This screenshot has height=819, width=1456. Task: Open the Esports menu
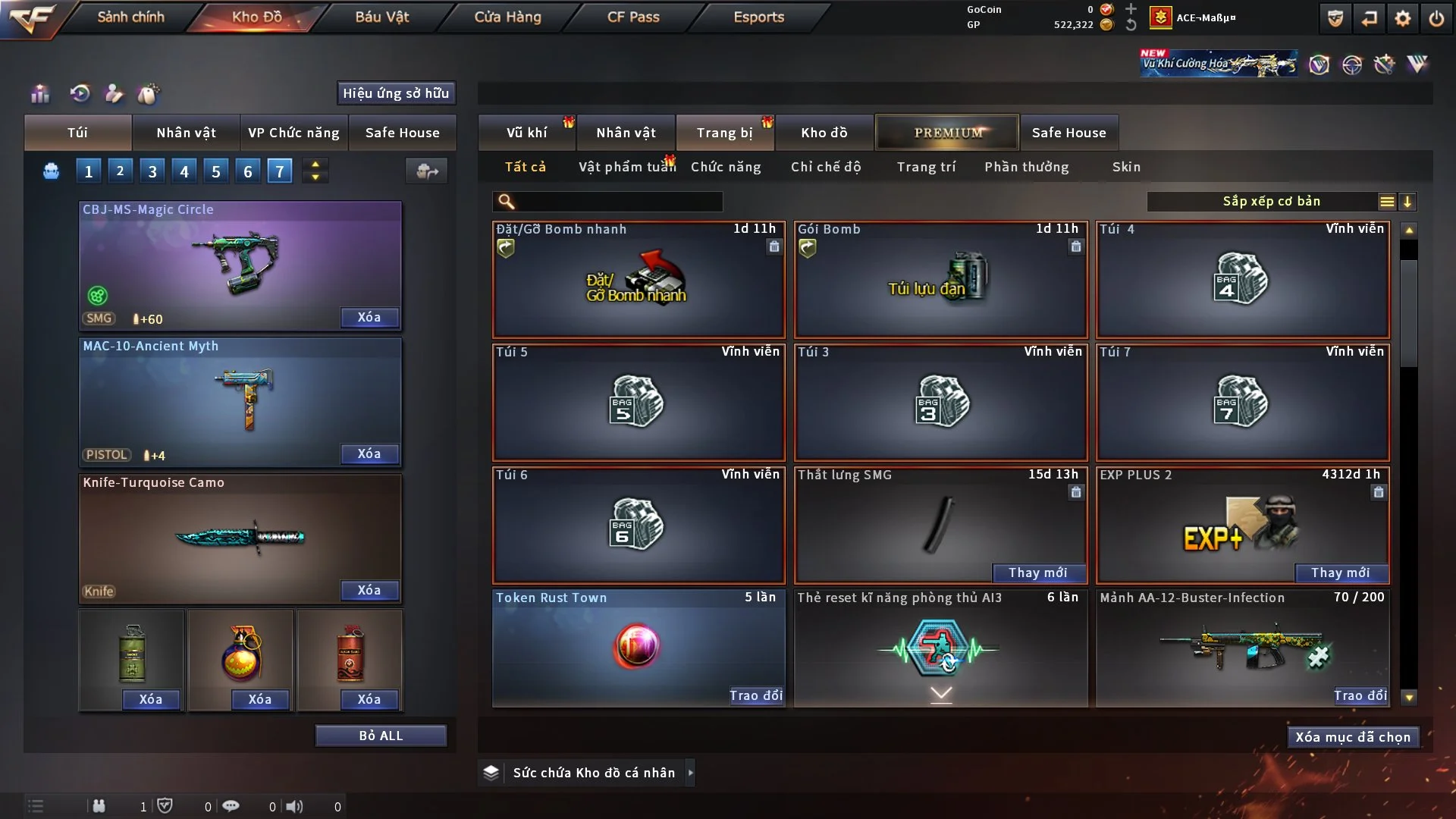pos(758,17)
